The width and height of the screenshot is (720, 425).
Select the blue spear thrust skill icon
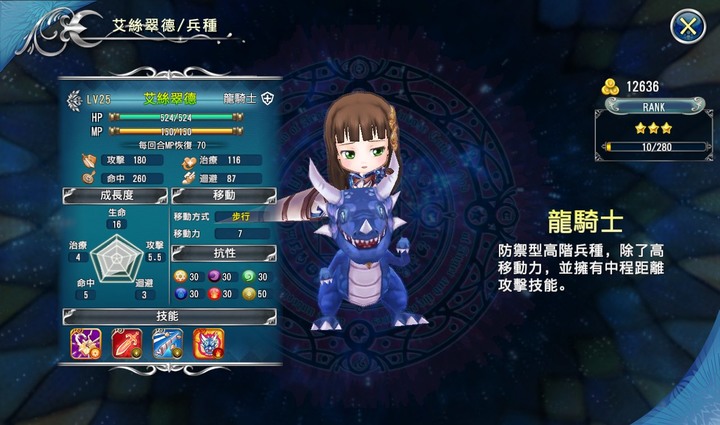coord(167,343)
